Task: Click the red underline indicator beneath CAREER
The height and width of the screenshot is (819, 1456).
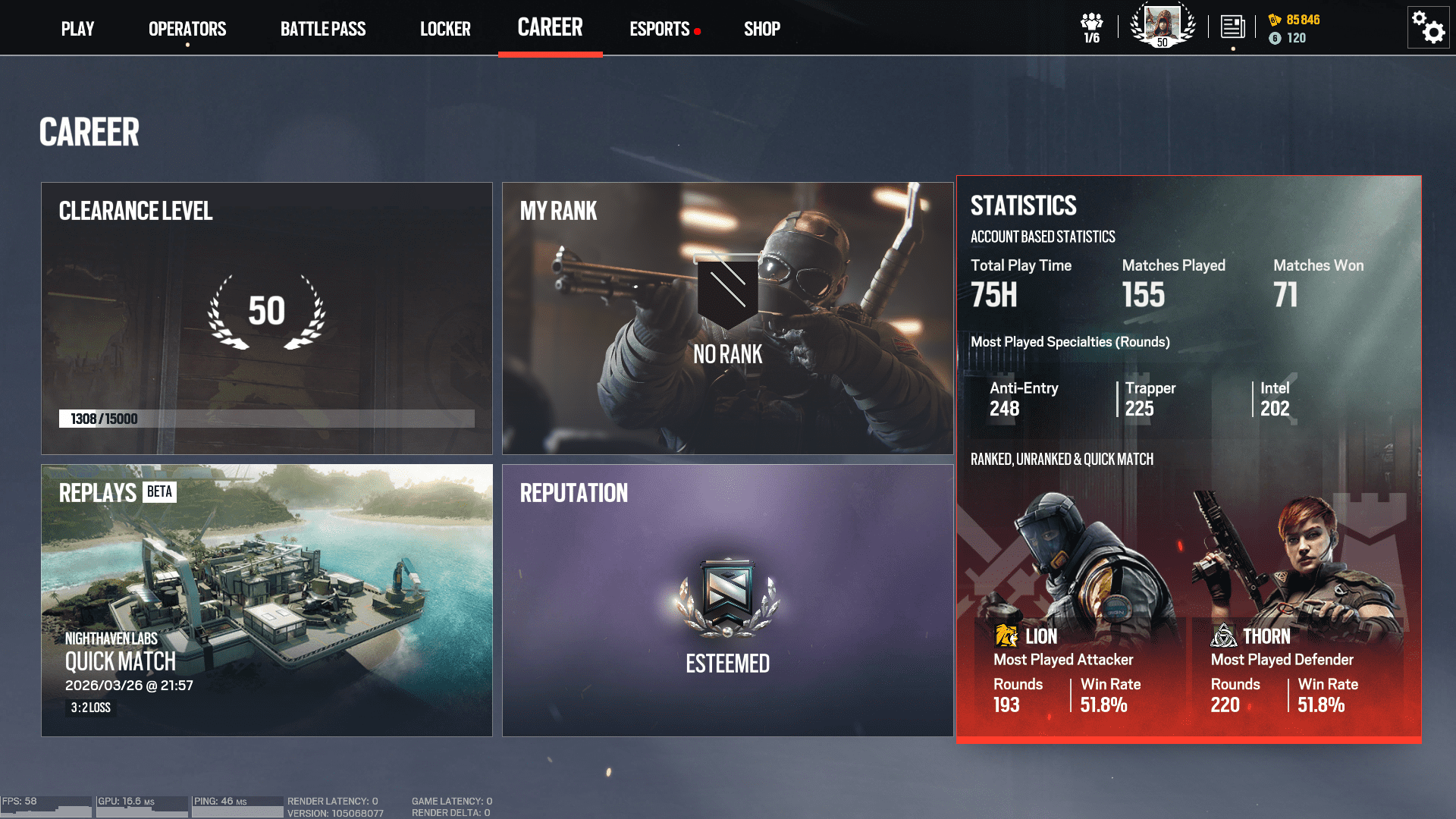Action: pyautogui.click(x=551, y=54)
